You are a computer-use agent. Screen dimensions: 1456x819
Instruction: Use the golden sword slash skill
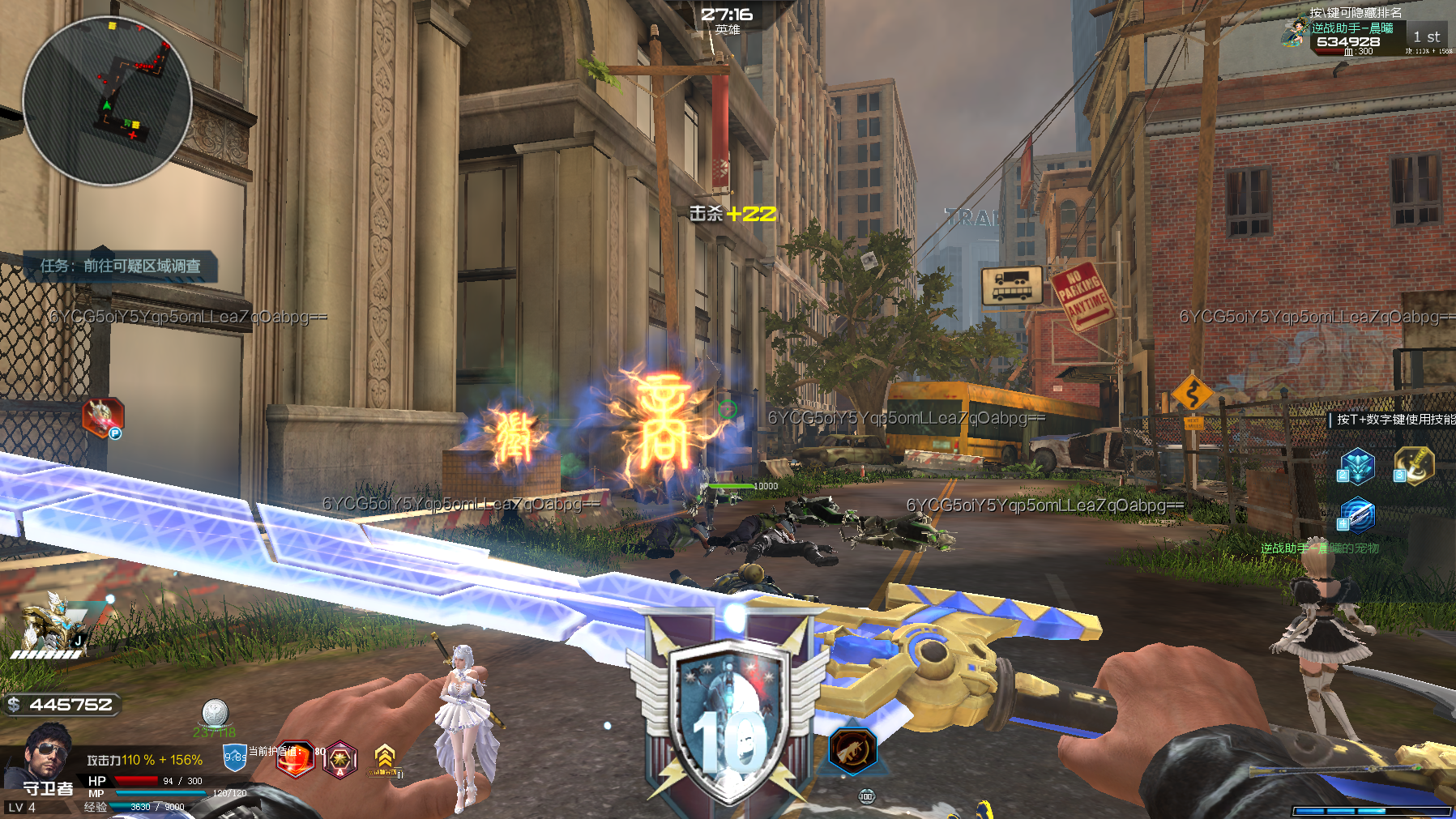pos(1414,466)
